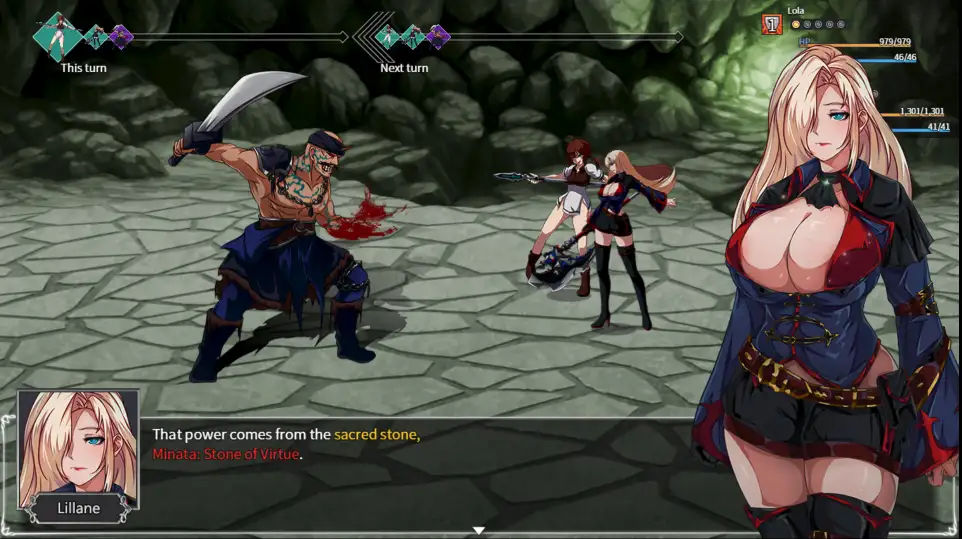Advance dialogue with the white arrow indicator

479,530
